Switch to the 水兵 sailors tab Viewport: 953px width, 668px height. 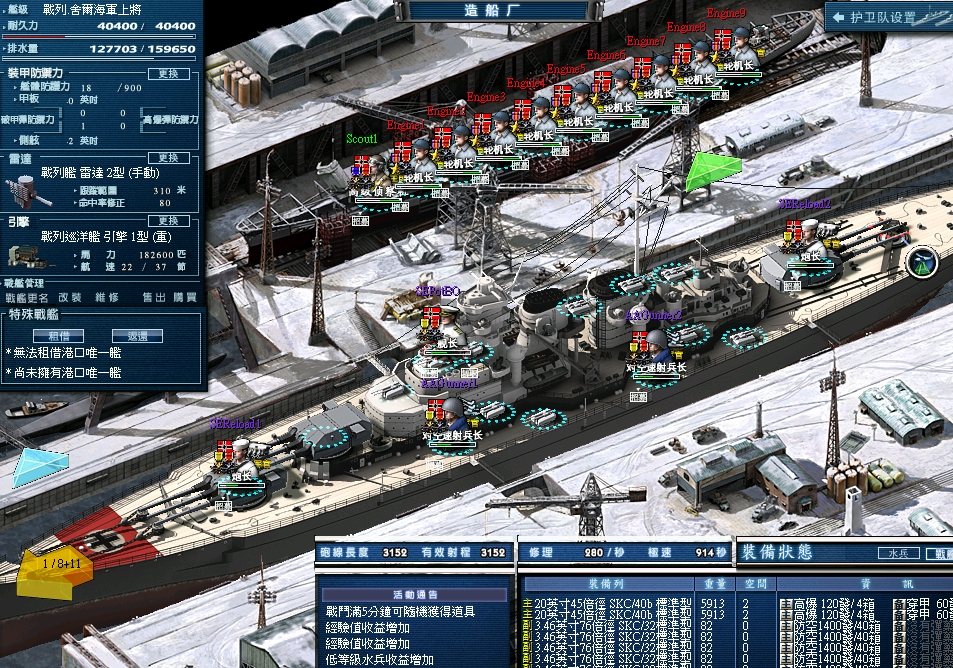[898, 552]
